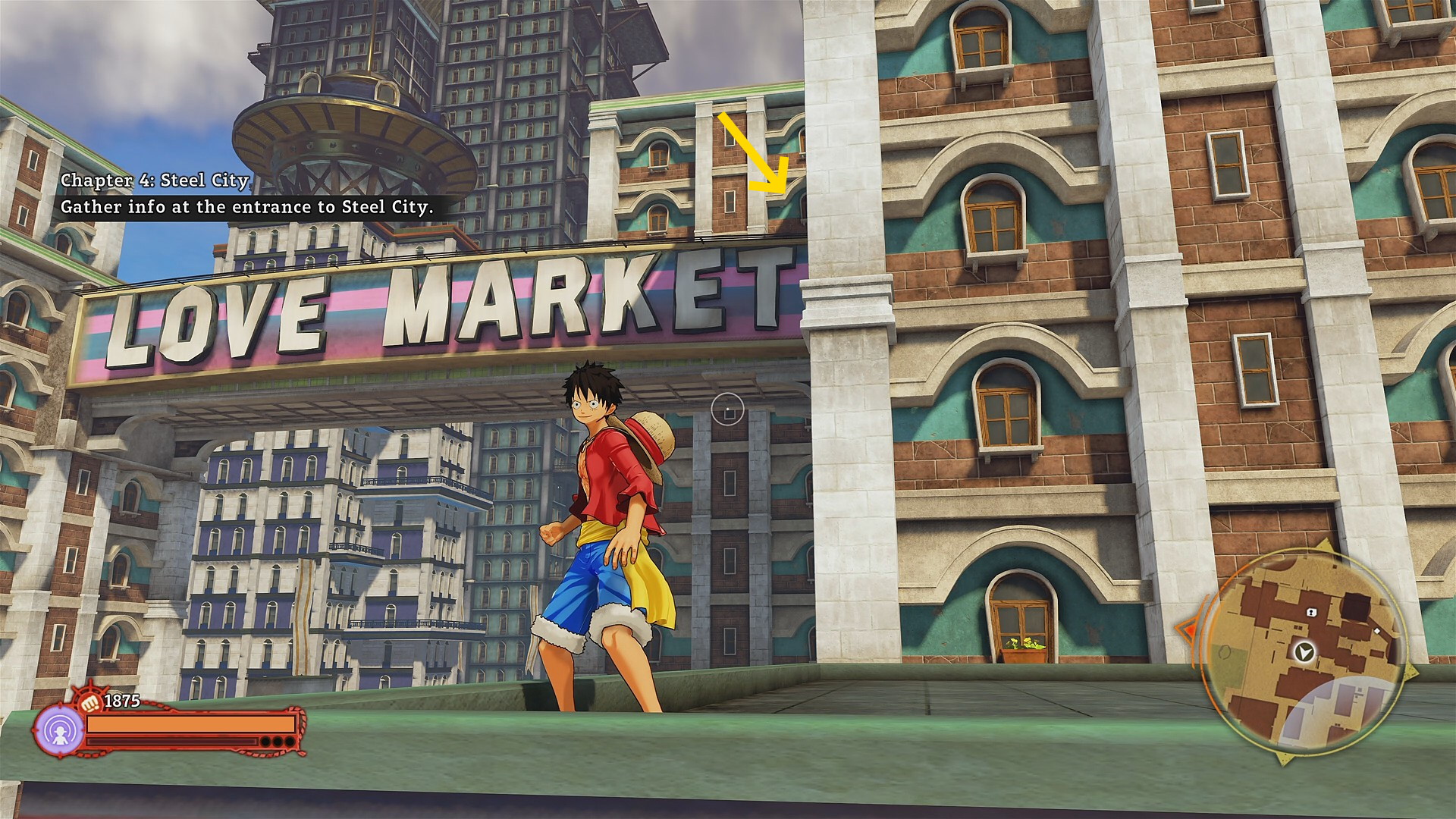This screenshot has width=1456, height=819.
Task: Activate the purple Observation Haki icon
Action: tap(60, 731)
